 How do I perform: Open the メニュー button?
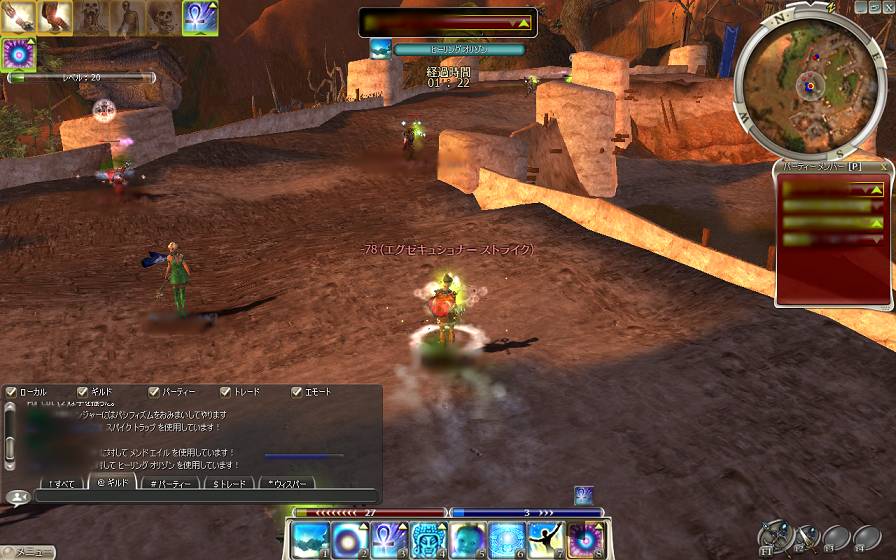[x=28, y=552]
